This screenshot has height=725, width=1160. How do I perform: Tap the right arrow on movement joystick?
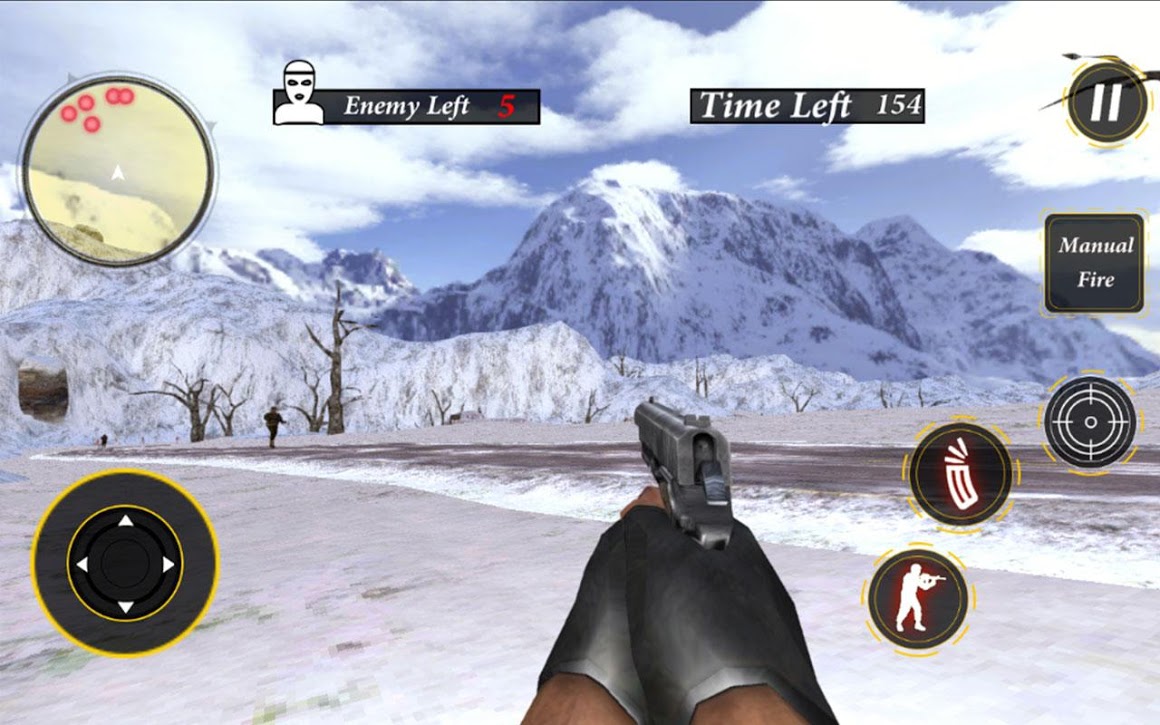168,565
